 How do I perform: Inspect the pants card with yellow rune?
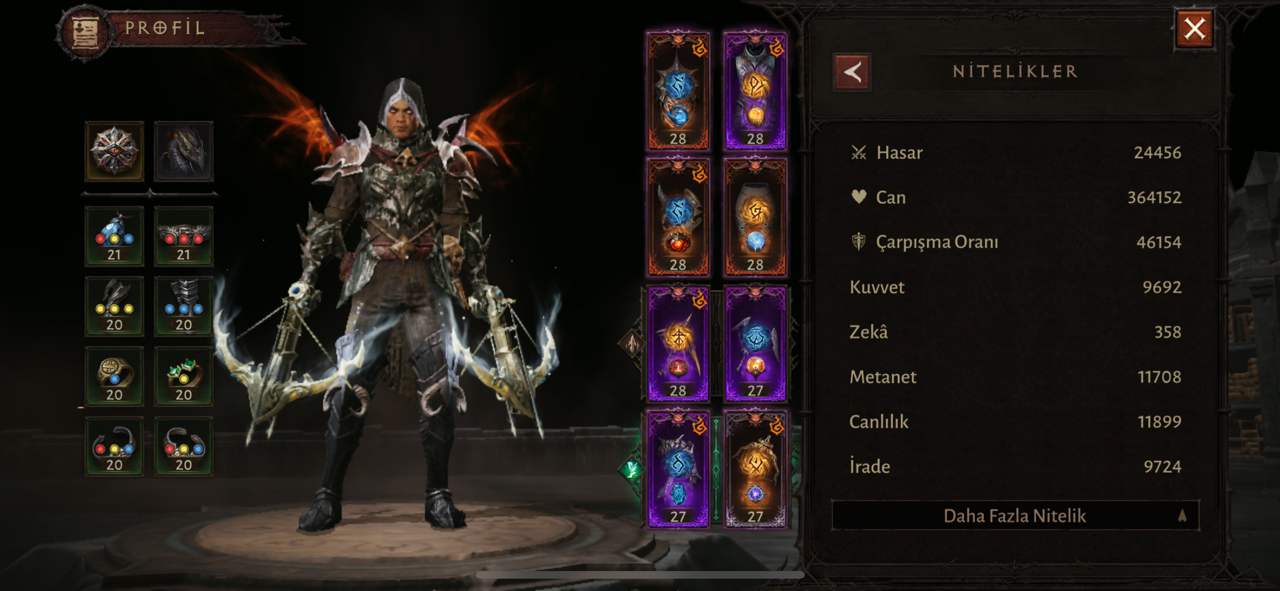755,216
